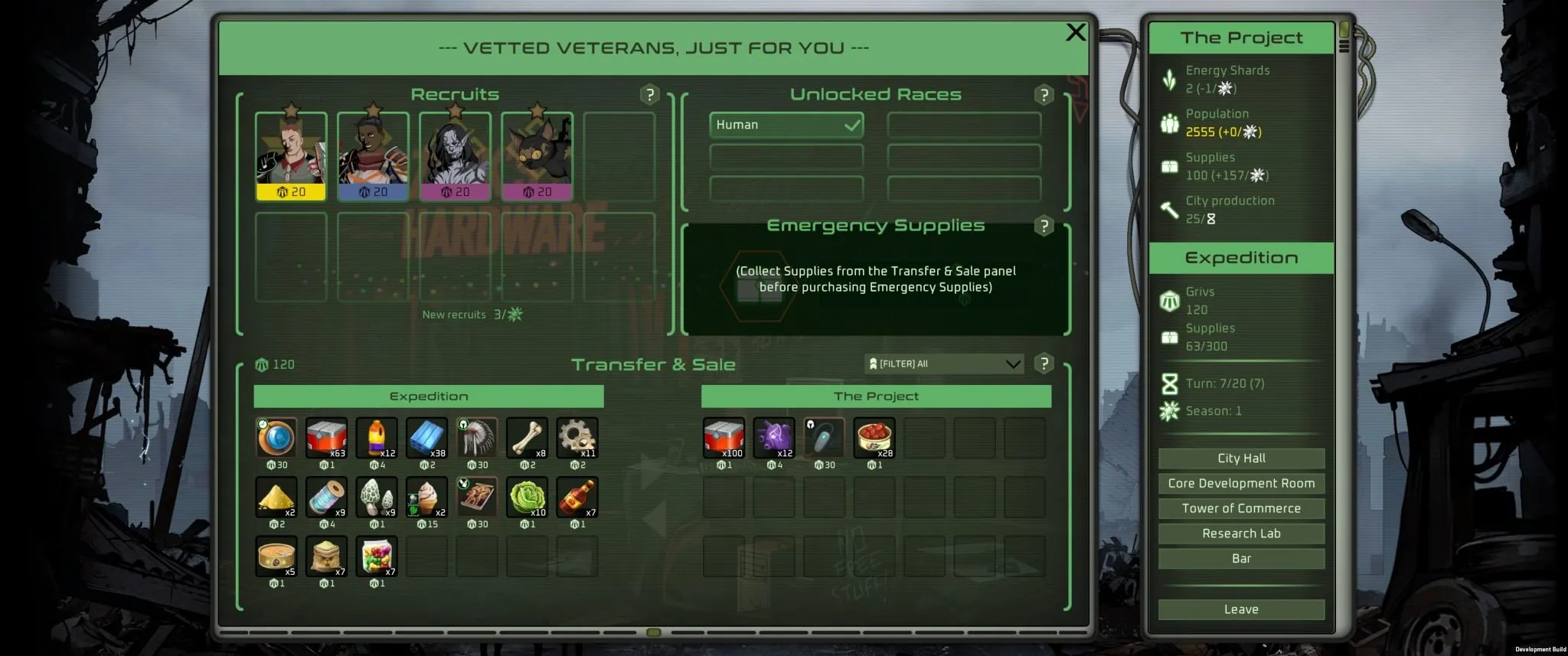Show help for Unlocked Races
This screenshot has height=656, width=1568.
pyautogui.click(x=1044, y=95)
